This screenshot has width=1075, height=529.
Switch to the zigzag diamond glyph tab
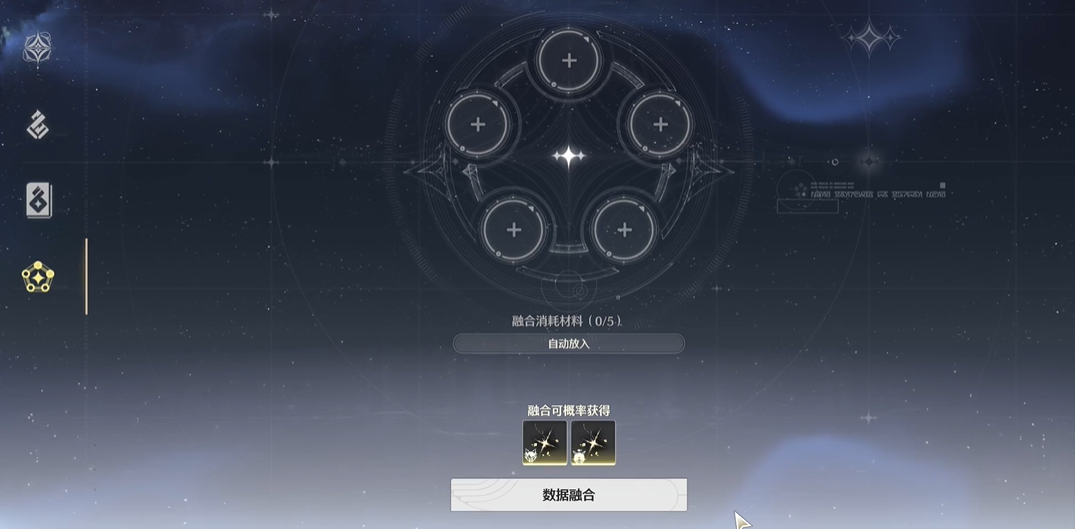point(38,125)
